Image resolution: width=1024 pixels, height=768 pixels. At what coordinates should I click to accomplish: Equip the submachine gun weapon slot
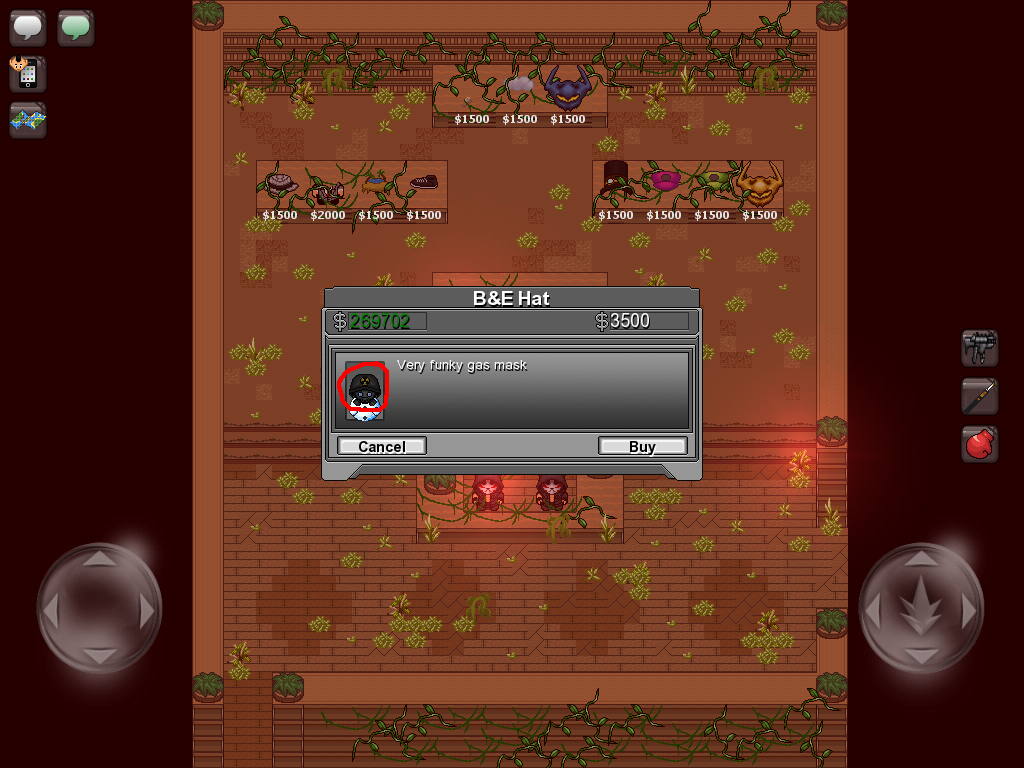pos(979,348)
